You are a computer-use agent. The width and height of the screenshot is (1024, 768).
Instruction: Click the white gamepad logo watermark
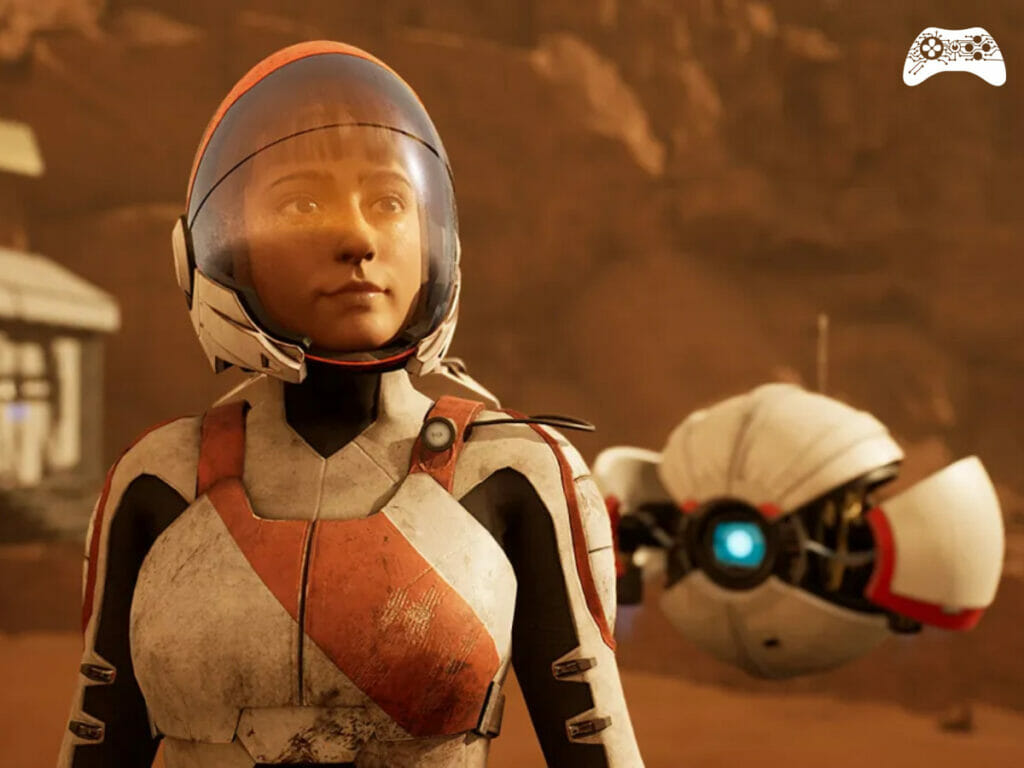coord(954,56)
